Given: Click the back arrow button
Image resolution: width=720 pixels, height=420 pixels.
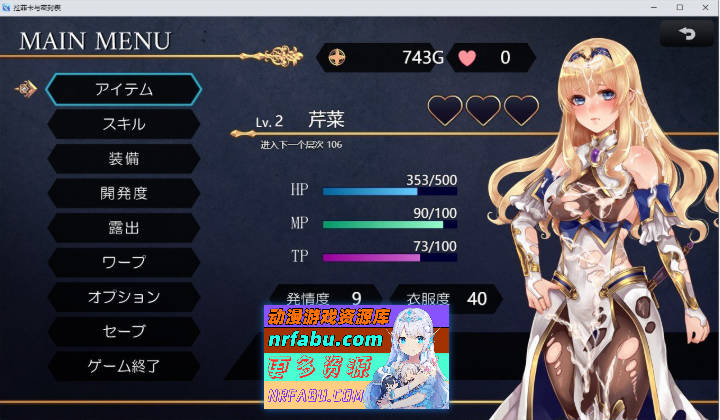Looking at the screenshot, I should (x=686, y=34).
